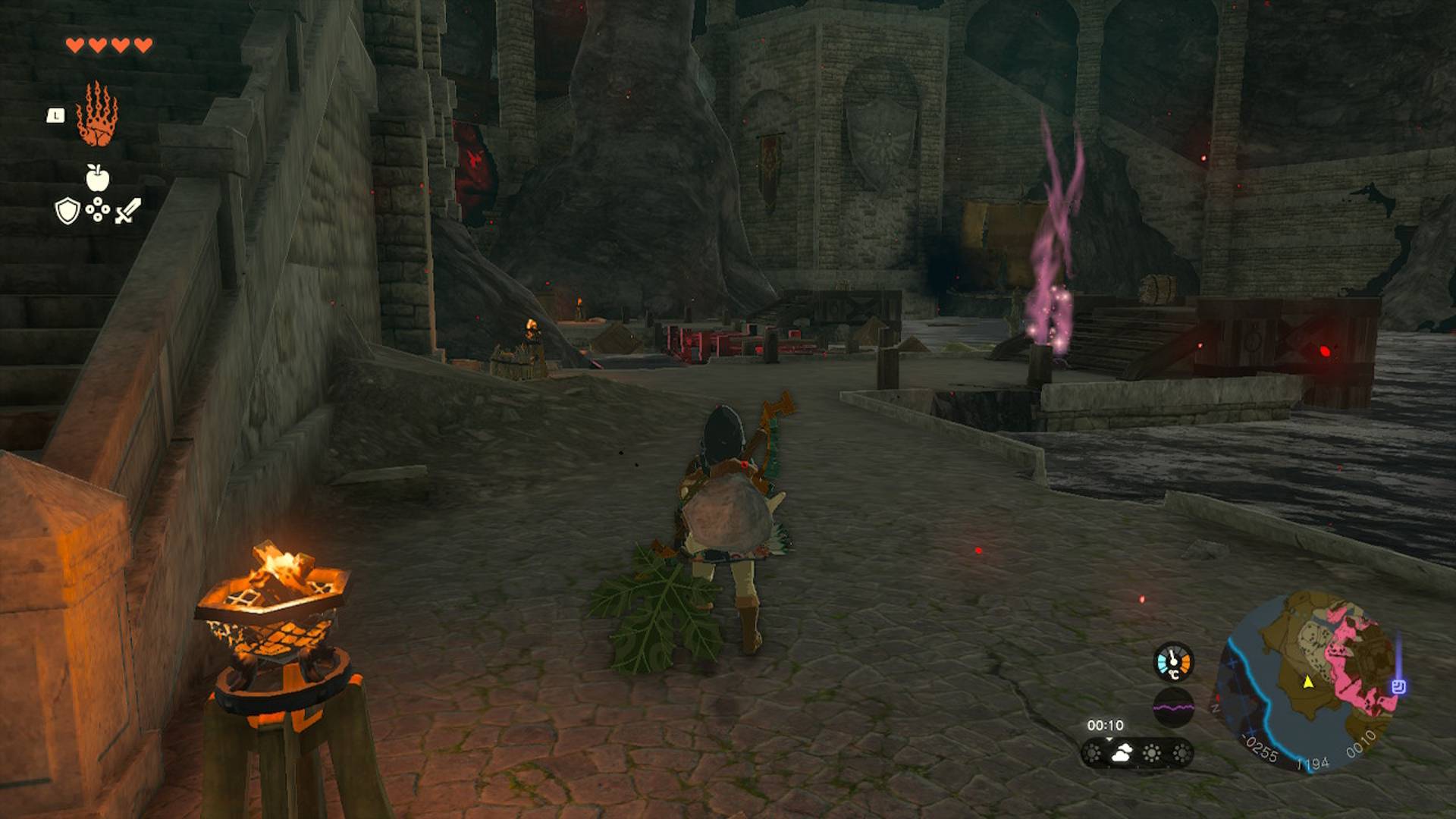Click the d-pad selector icon
This screenshot has height=819, width=1456.
click(97, 209)
